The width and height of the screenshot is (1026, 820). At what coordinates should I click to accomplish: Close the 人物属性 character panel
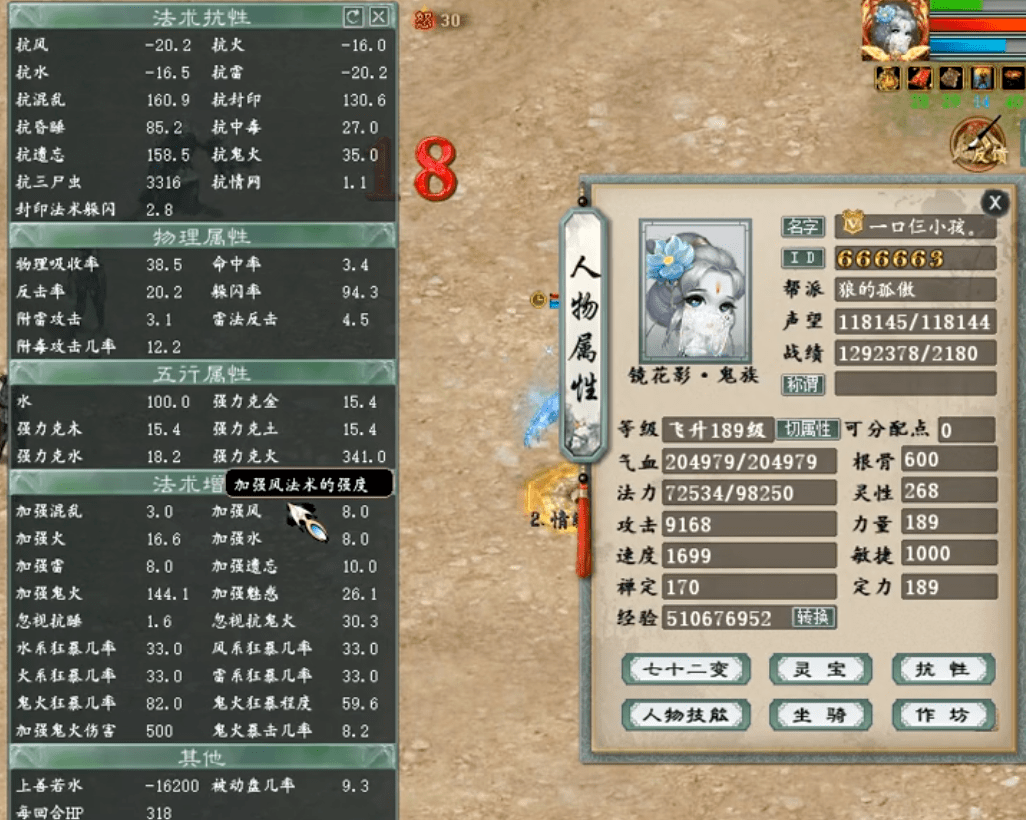pyautogui.click(x=994, y=203)
